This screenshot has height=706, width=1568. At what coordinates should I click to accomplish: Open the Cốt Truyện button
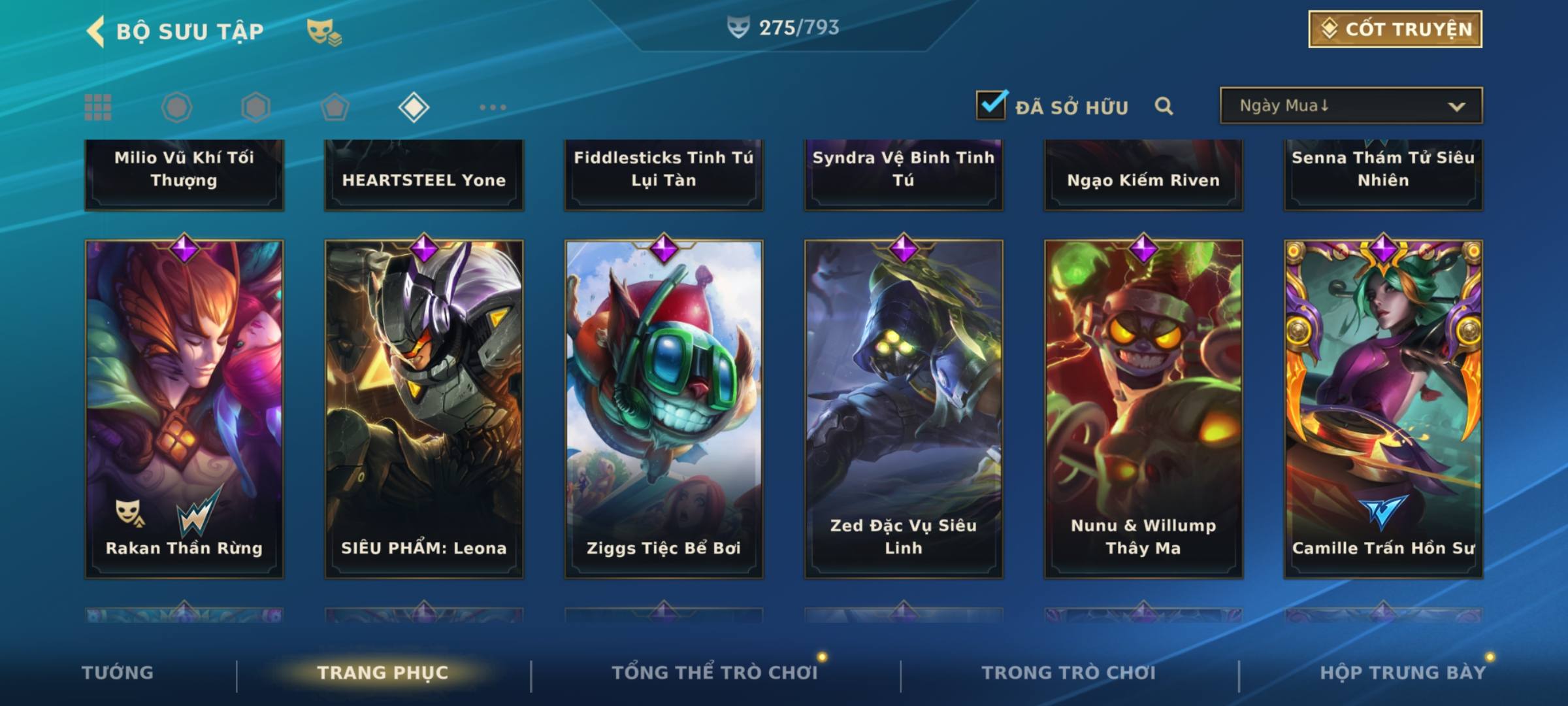pyautogui.click(x=1395, y=29)
